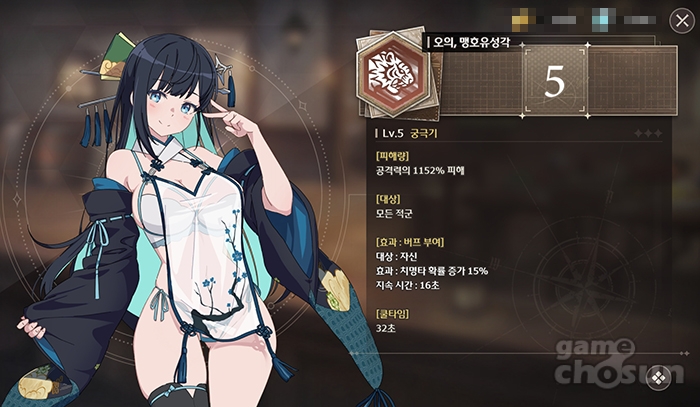Select the level 5 skill tile
700x407 pixels.
pos(554,83)
